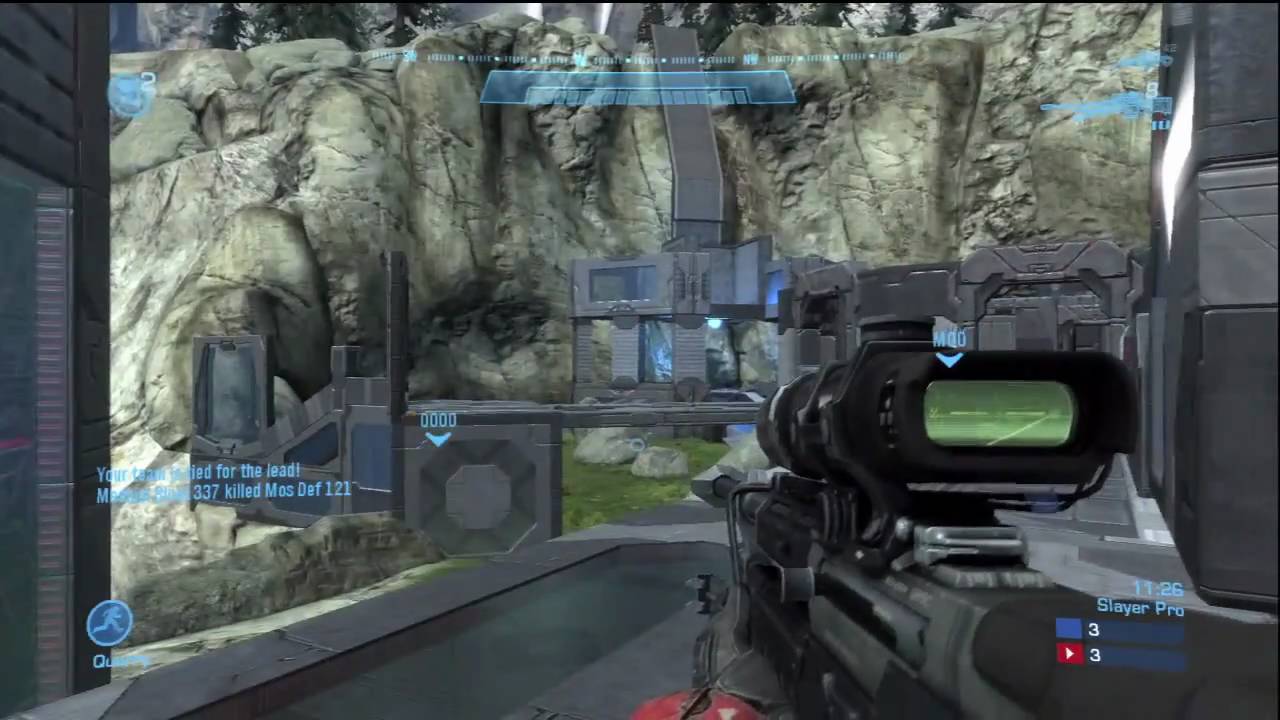Click the grenade counter icon top left
Viewport: 1280px width, 720px height.
(x=128, y=92)
